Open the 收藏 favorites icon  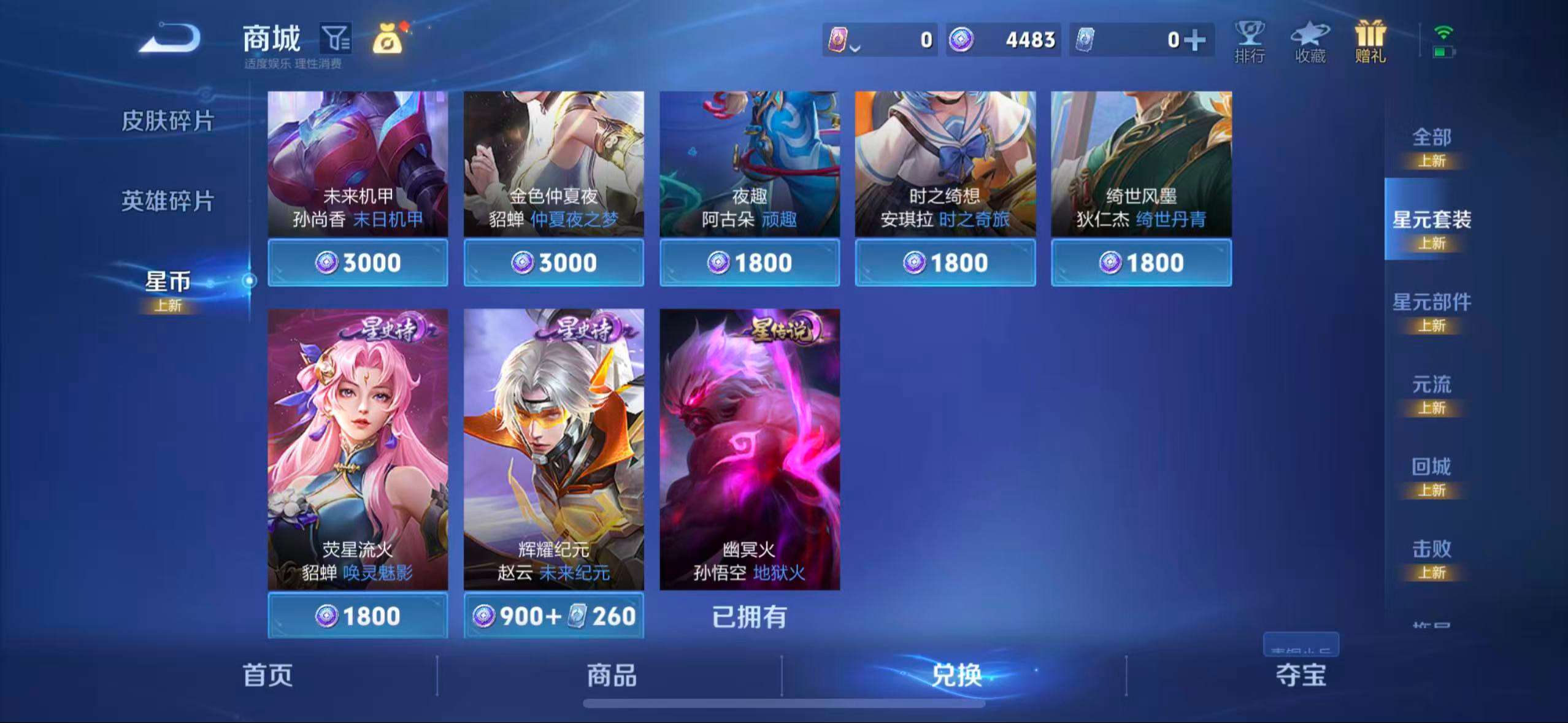[1310, 42]
